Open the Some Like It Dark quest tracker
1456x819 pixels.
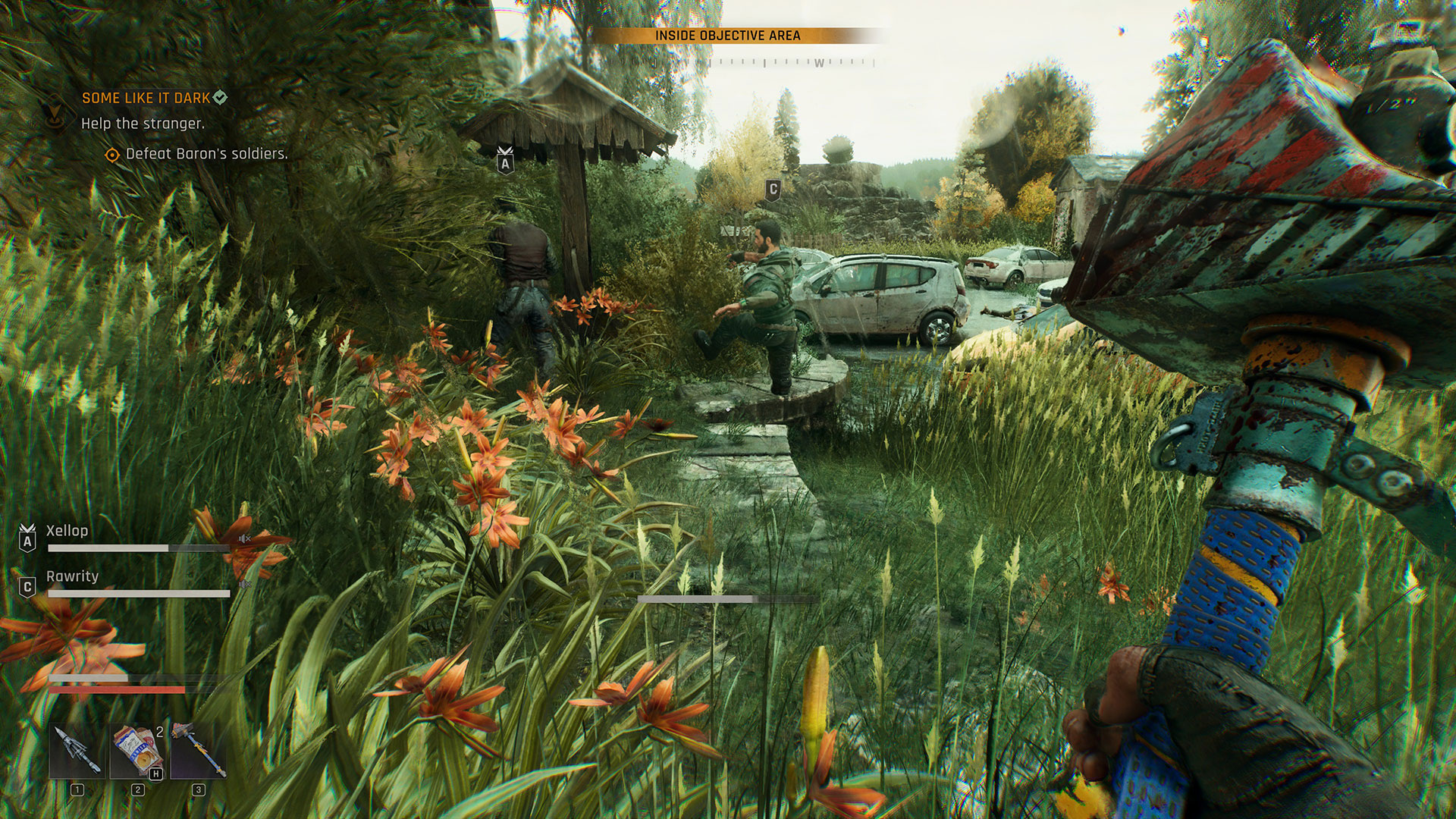point(146,98)
